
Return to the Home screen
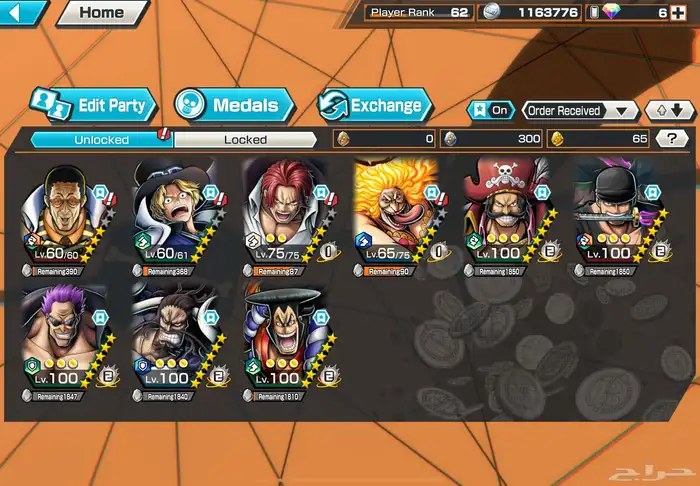(x=101, y=13)
